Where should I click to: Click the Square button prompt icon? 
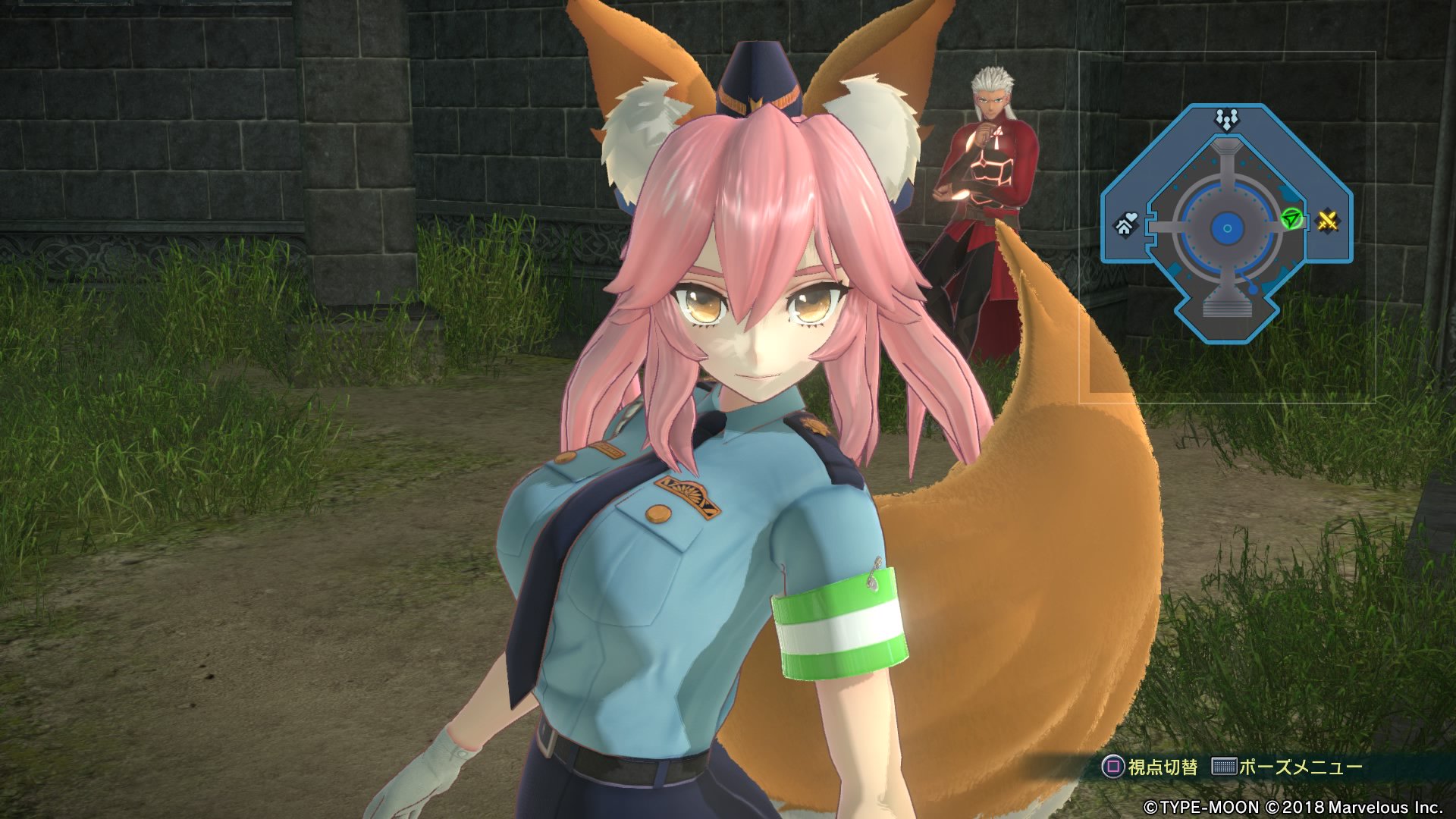pos(1112,767)
